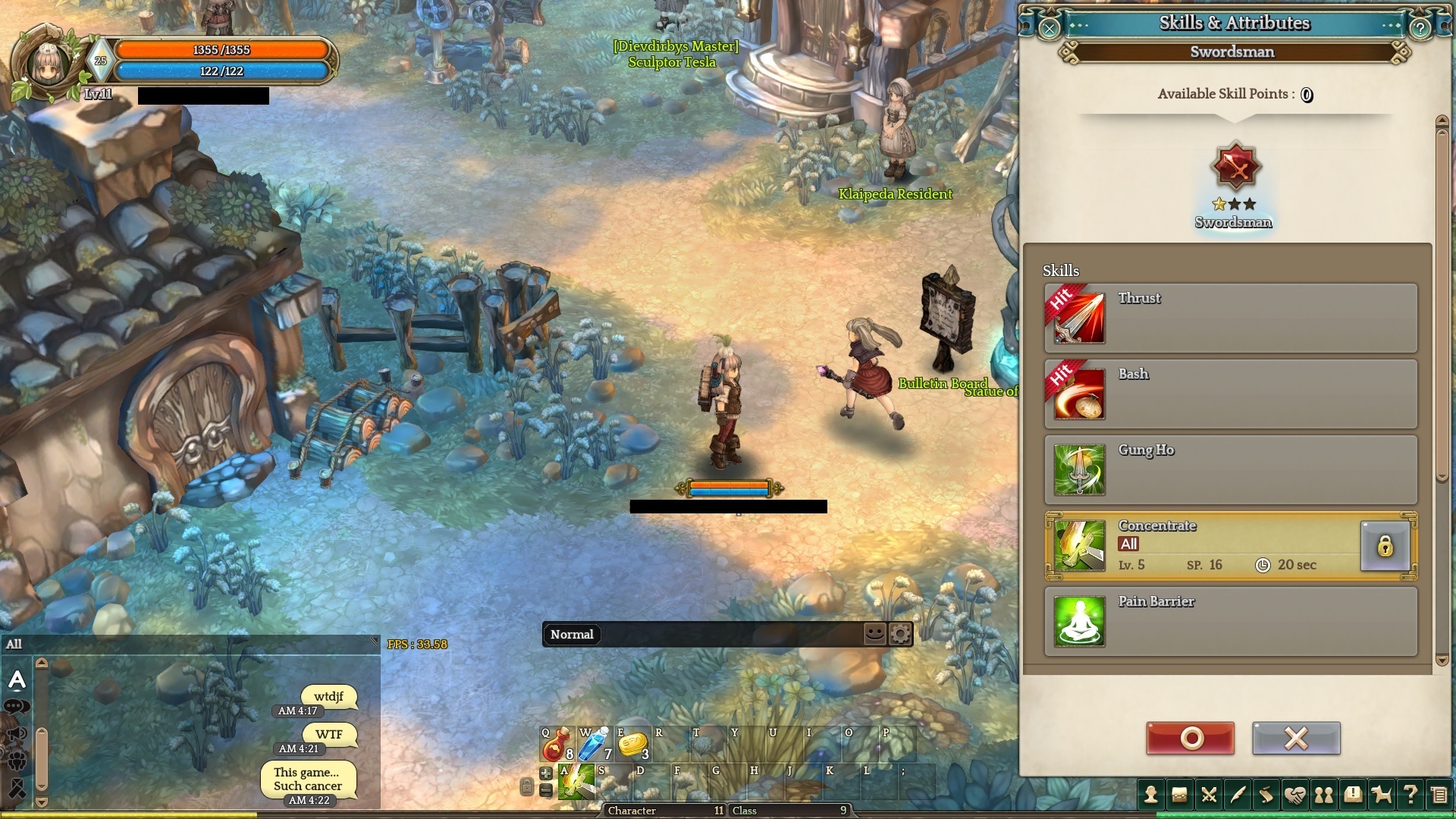Click the Pain Barrier skill
1456x819 pixels.
pyautogui.click(x=1230, y=621)
